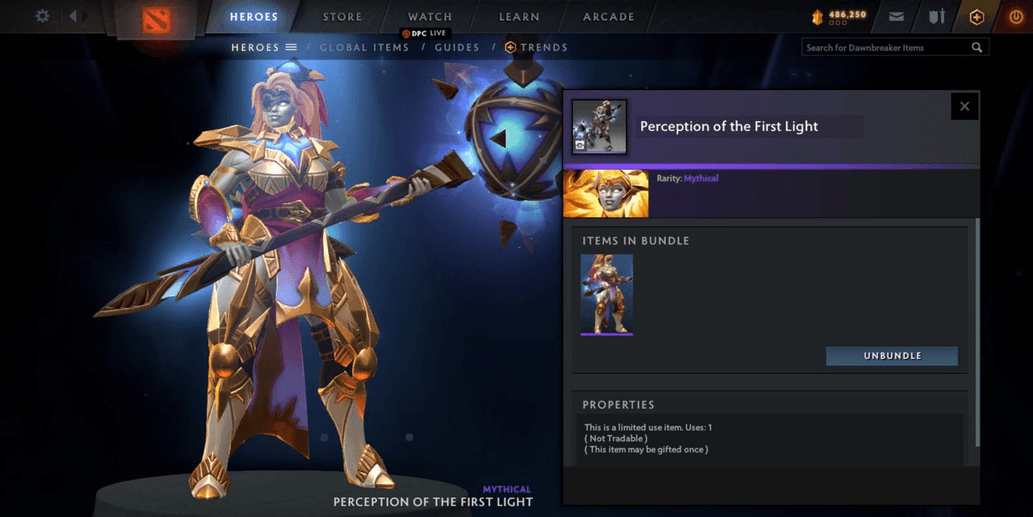Unbundle the Perception of the First Light
The width and height of the screenshot is (1033, 517).
(x=892, y=356)
